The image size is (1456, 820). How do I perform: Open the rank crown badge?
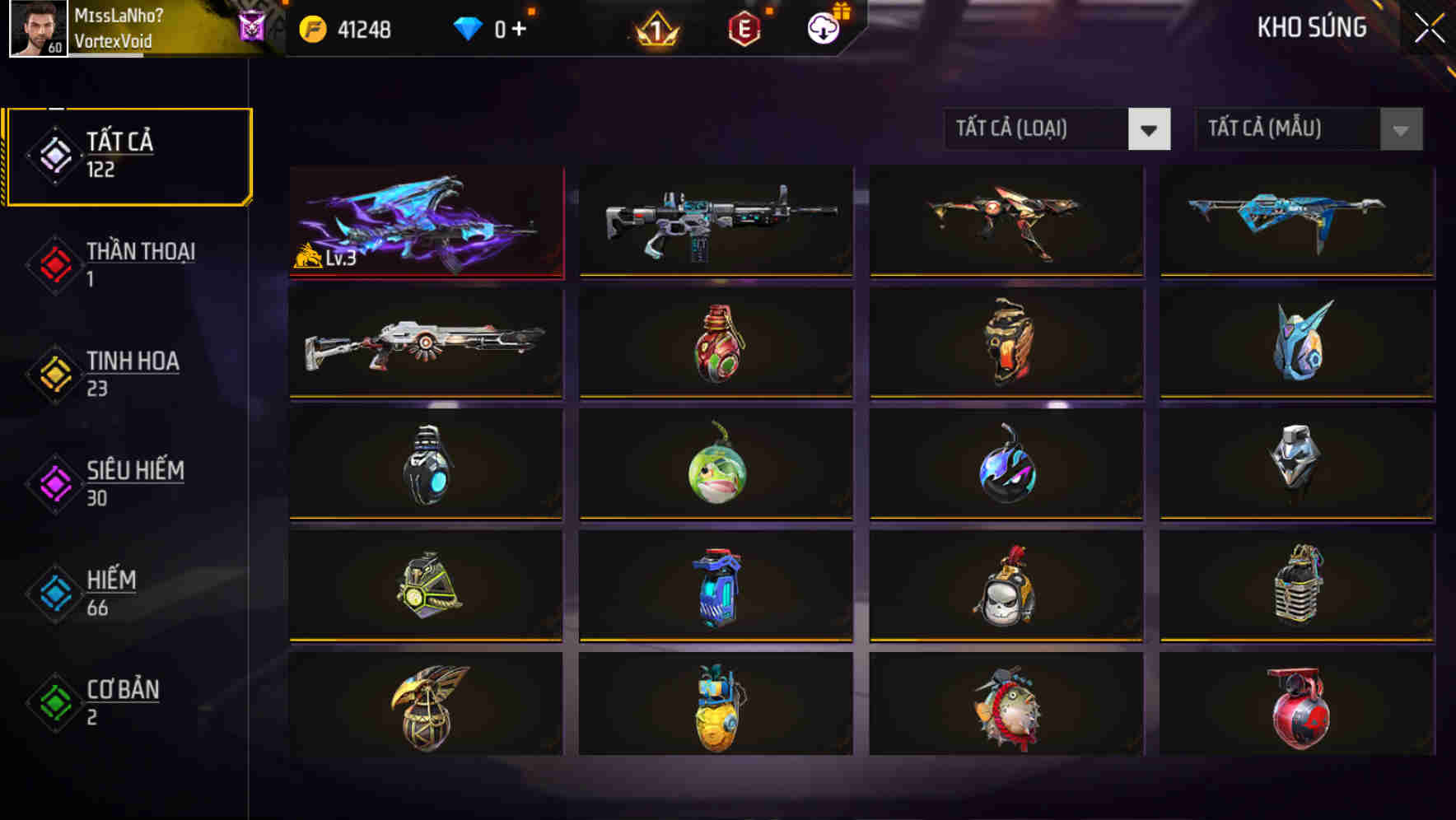(x=655, y=27)
